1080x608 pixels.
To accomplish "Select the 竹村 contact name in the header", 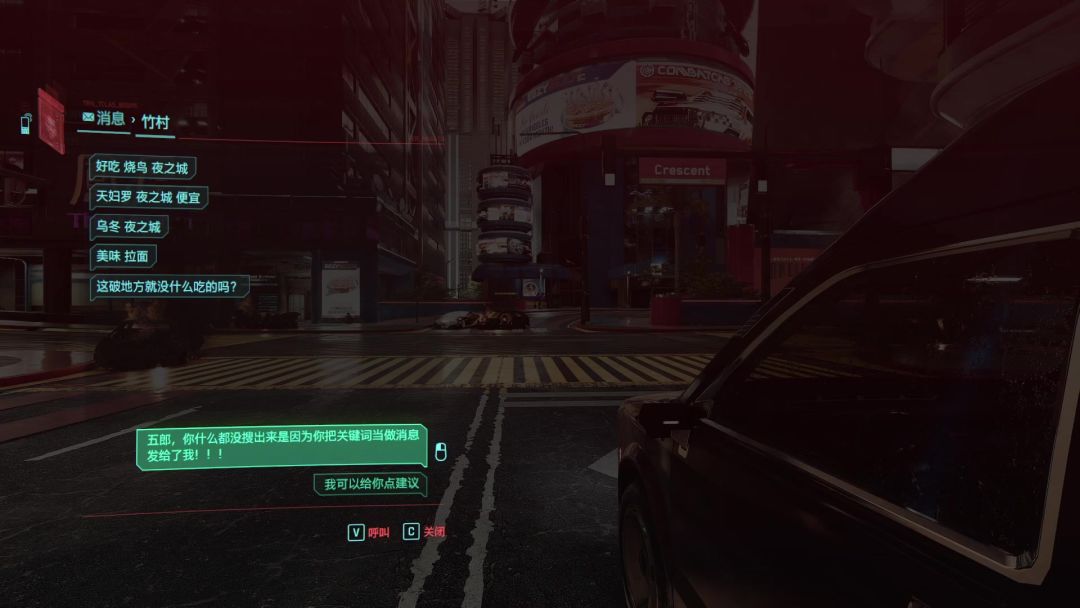I will (155, 121).
